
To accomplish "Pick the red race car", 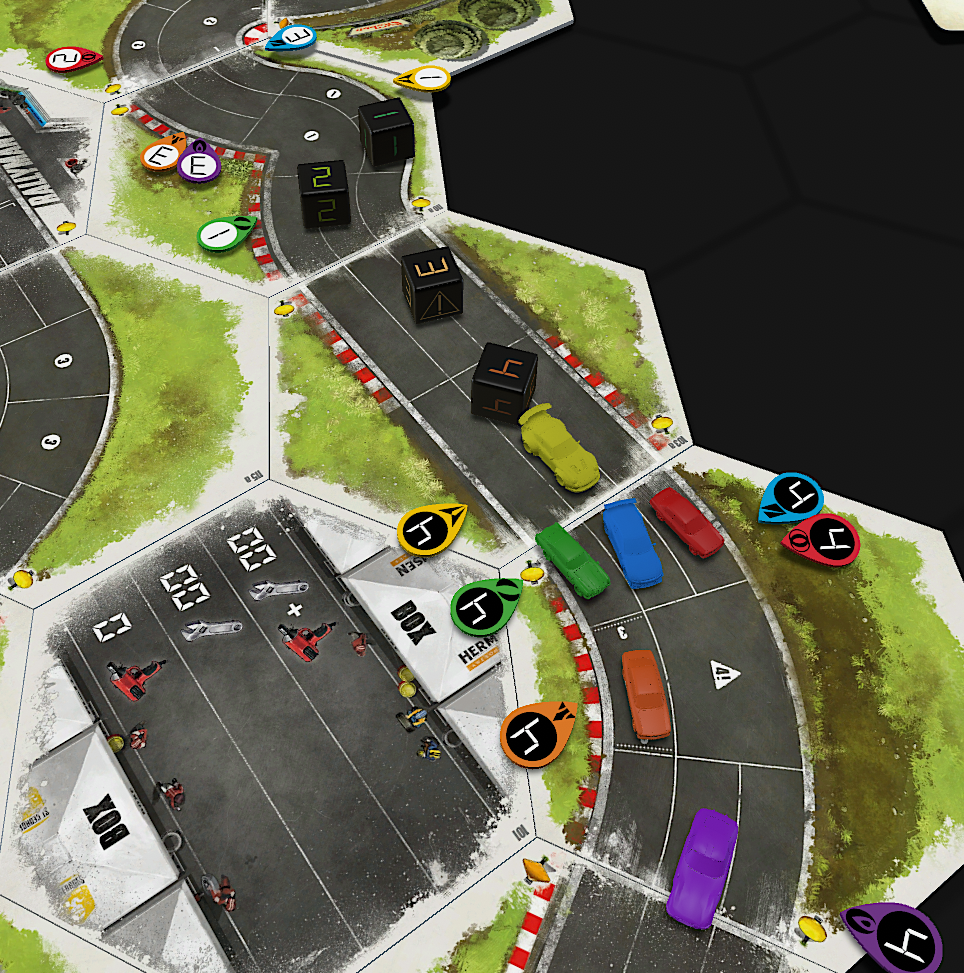I will [x=687, y=521].
